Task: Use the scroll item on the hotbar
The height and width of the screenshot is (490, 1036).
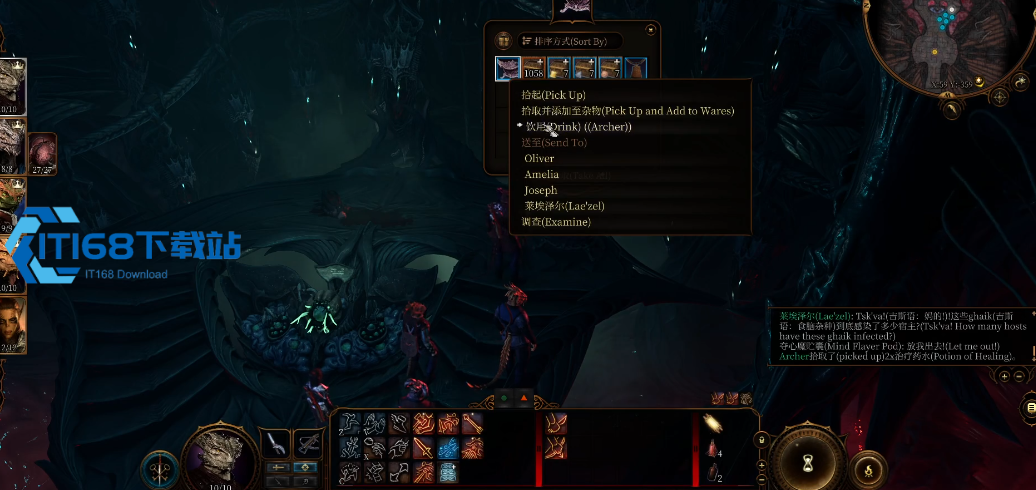Action: point(450,470)
